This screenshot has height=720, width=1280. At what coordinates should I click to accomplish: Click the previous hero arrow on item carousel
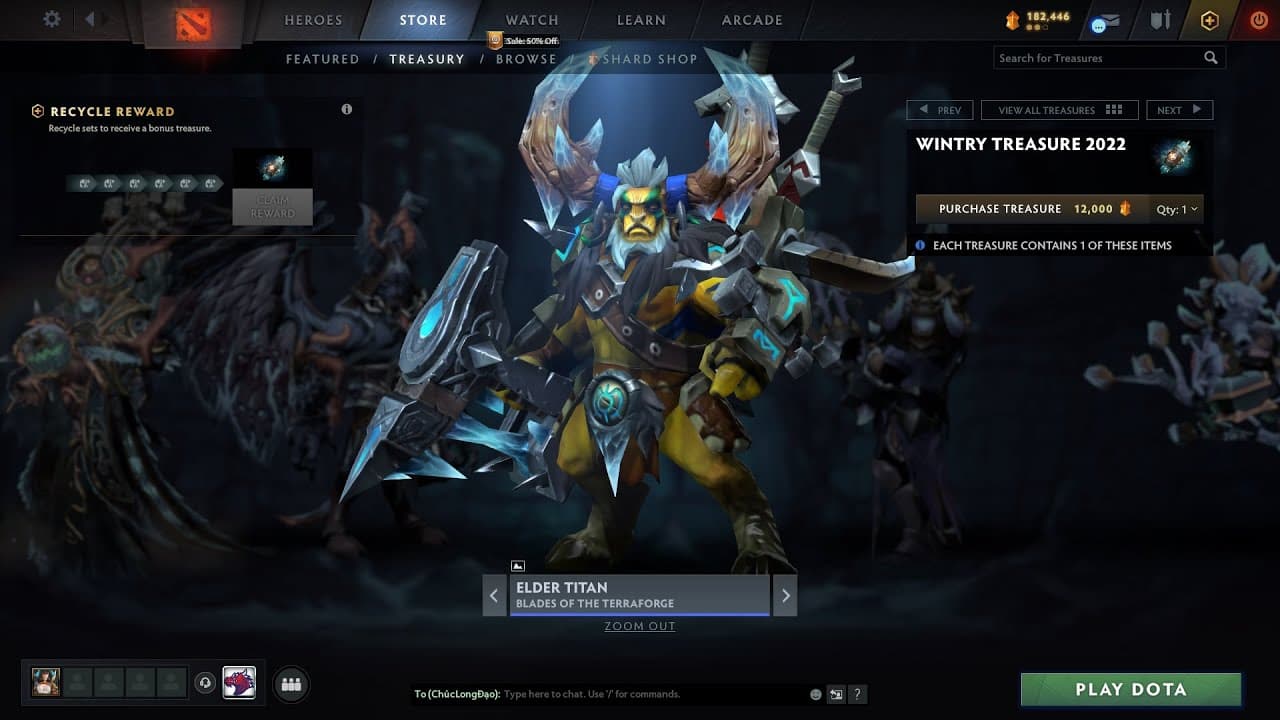tap(495, 594)
